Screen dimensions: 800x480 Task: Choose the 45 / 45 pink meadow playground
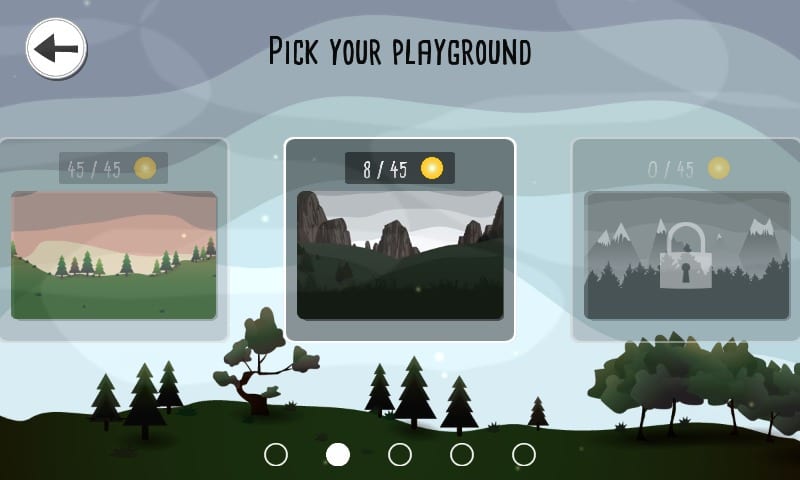(x=114, y=254)
